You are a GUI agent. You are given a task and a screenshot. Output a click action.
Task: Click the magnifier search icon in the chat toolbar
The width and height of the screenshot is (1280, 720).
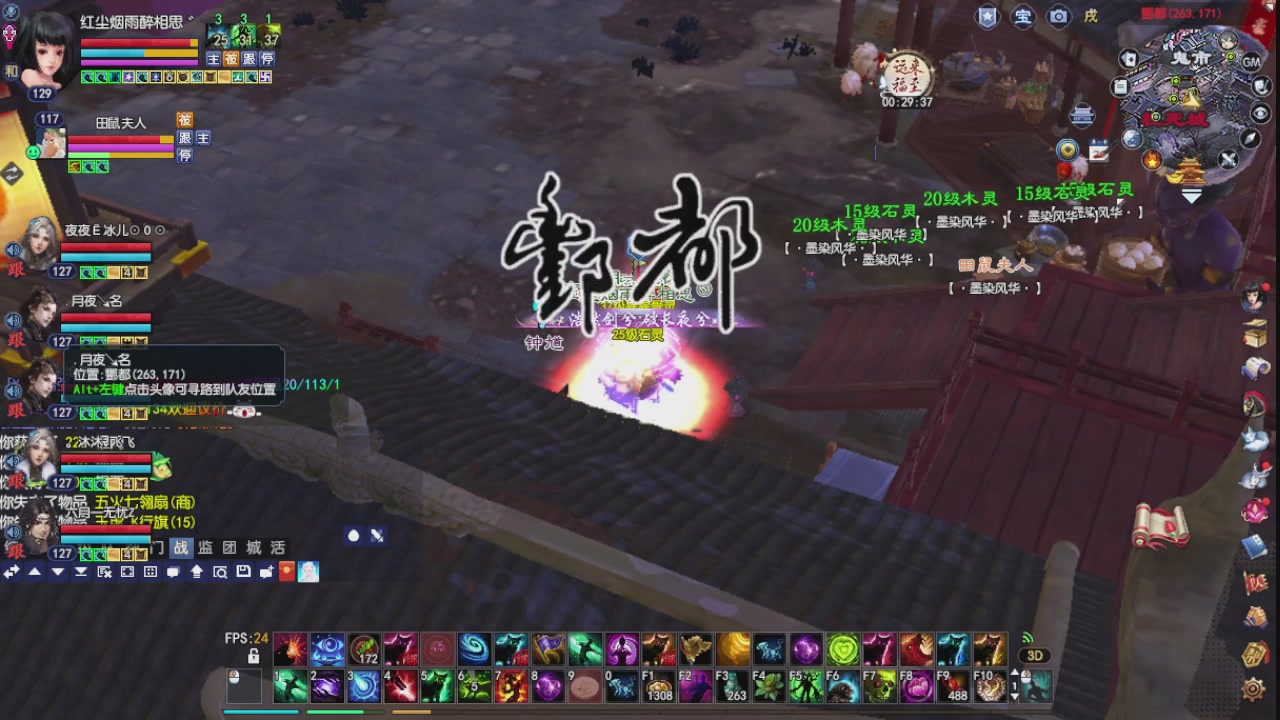[x=220, y=572]
